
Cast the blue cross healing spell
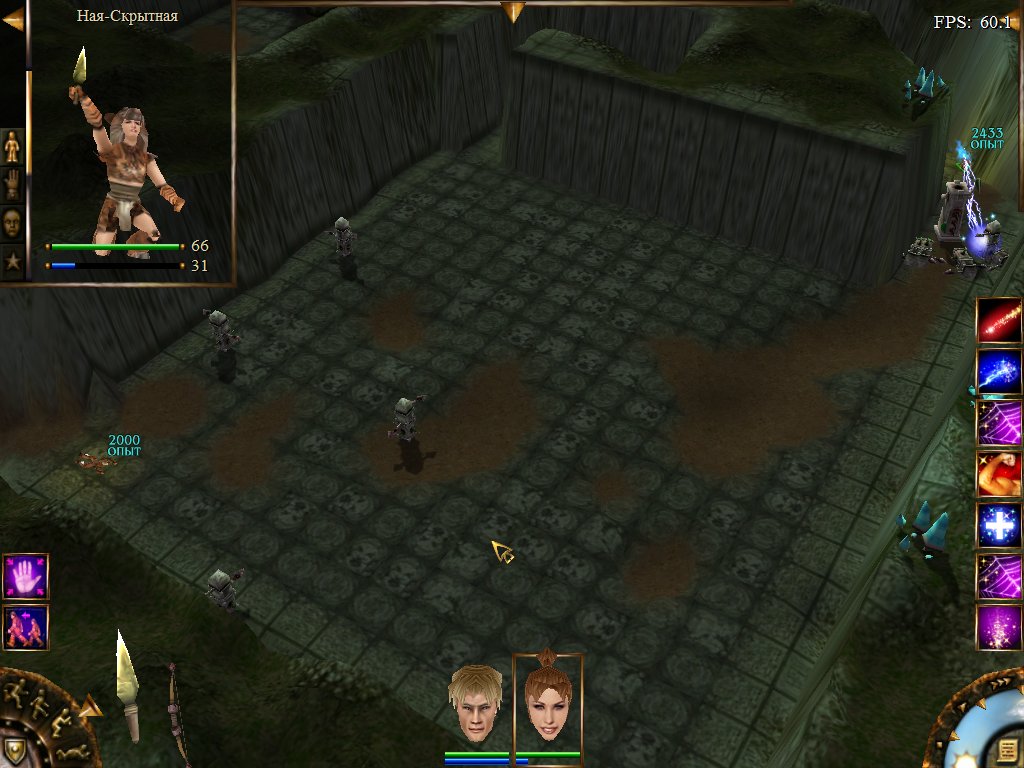(999, 525)
